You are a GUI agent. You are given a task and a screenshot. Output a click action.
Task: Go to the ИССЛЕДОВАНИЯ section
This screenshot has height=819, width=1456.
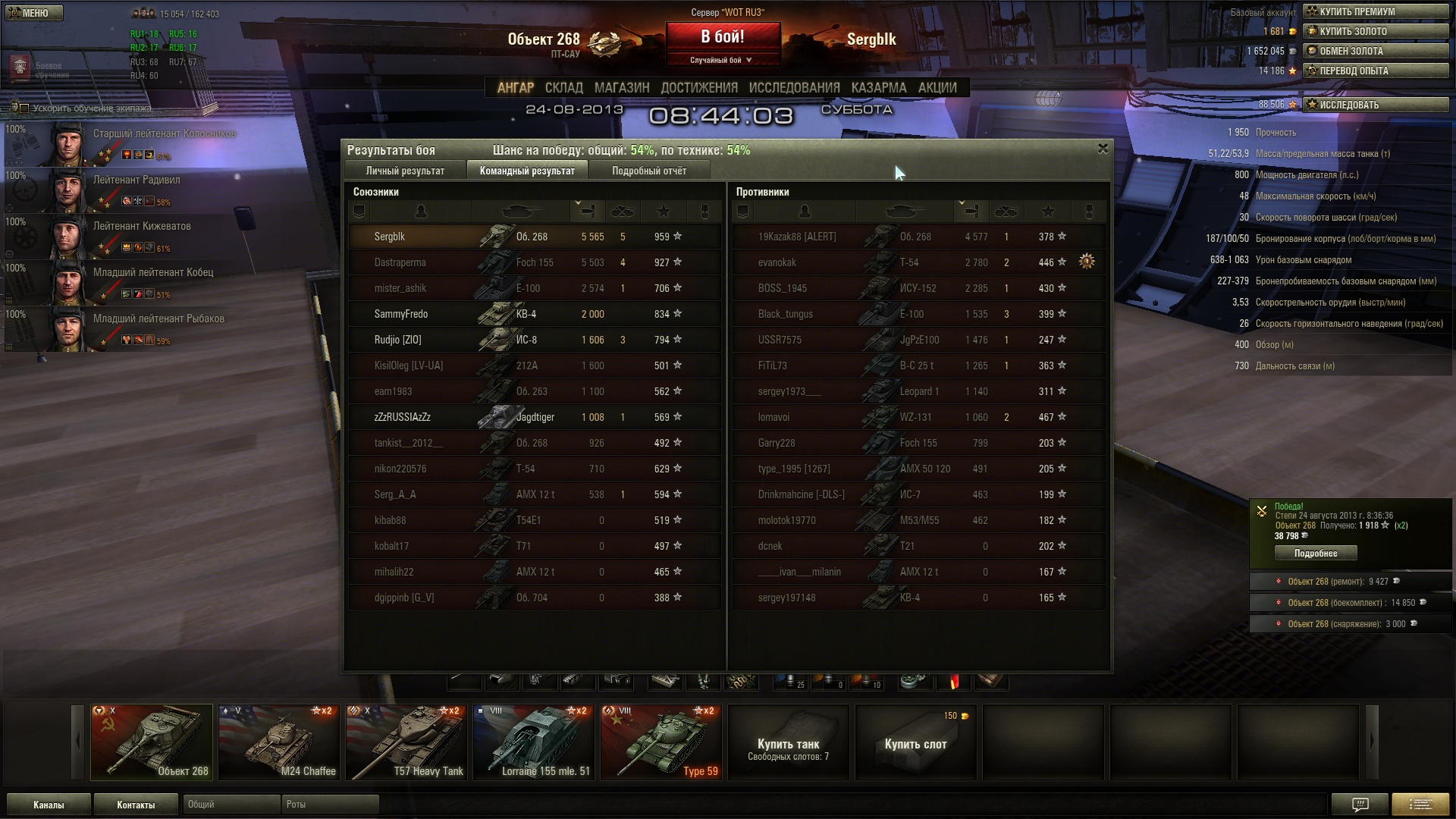(x=794, y=88)
